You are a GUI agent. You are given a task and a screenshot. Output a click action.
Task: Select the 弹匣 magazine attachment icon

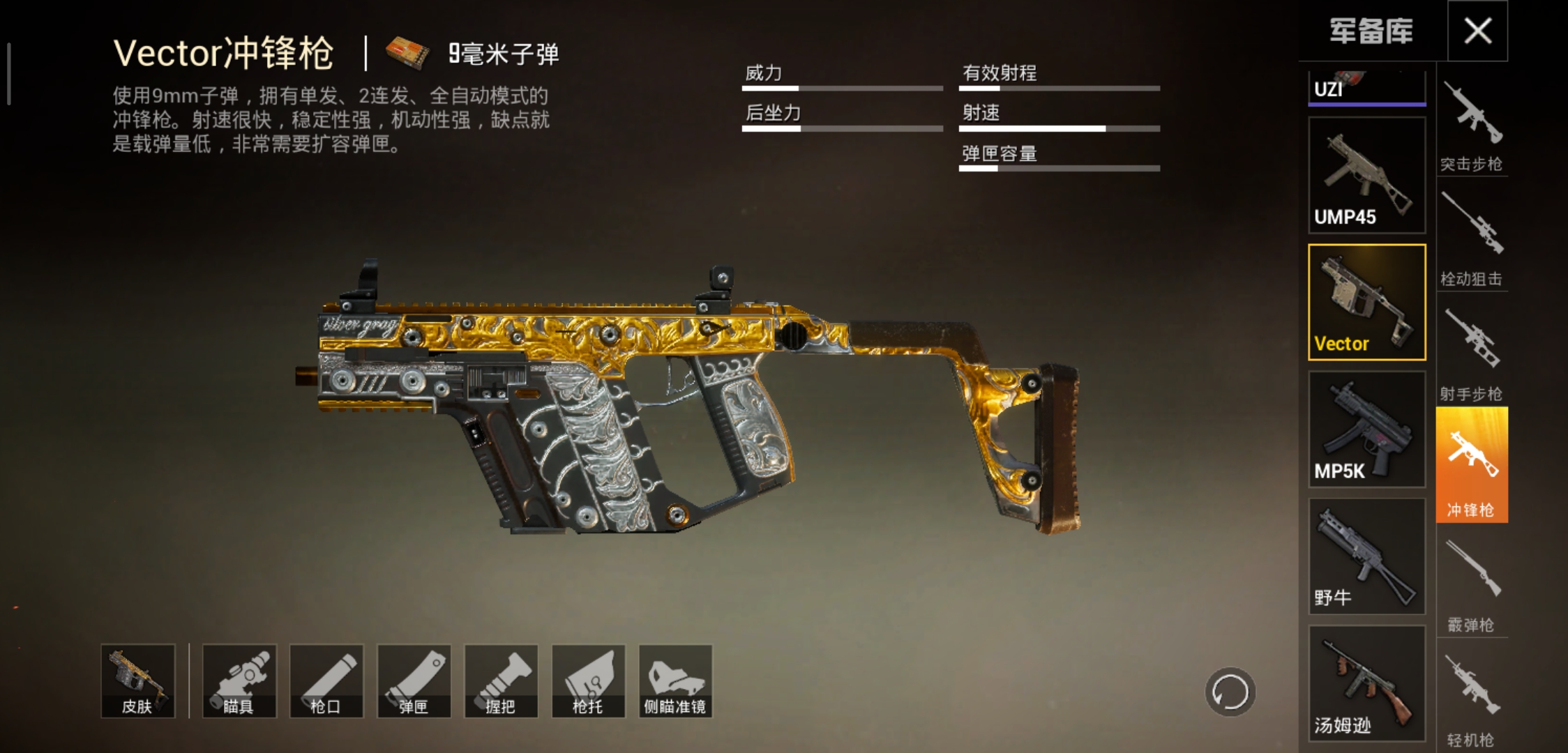tap(413, 680)
